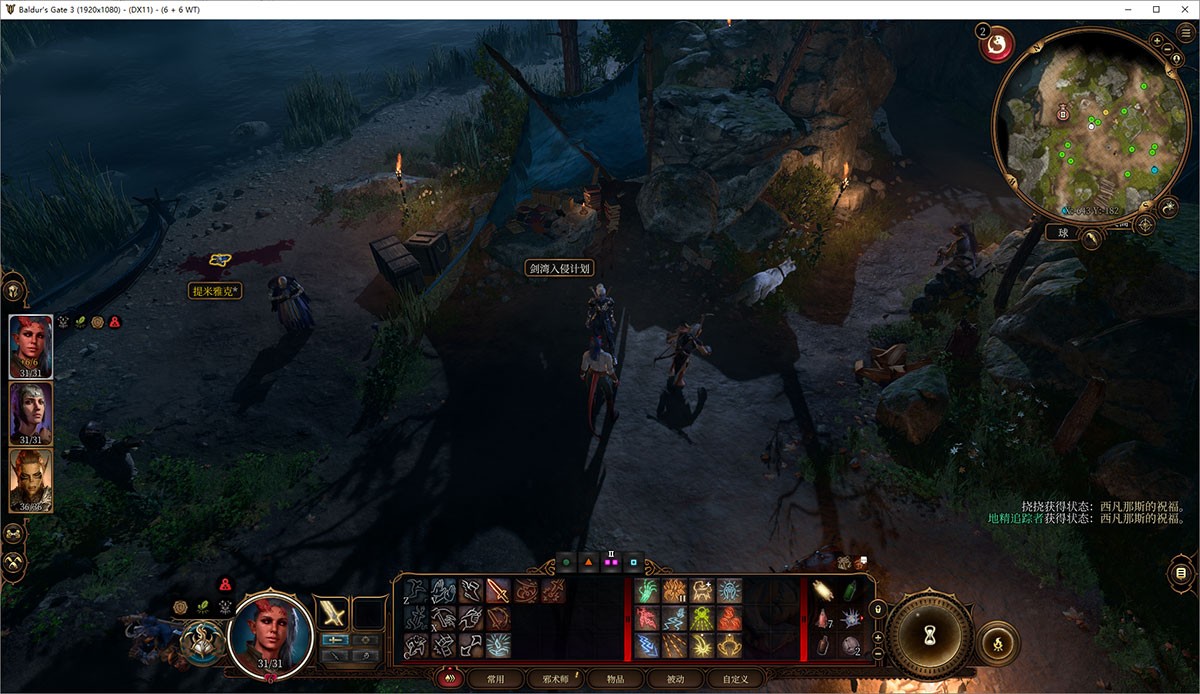Use the scroll item in hotbar
The image size is (1200, 694).
[822, 591]
